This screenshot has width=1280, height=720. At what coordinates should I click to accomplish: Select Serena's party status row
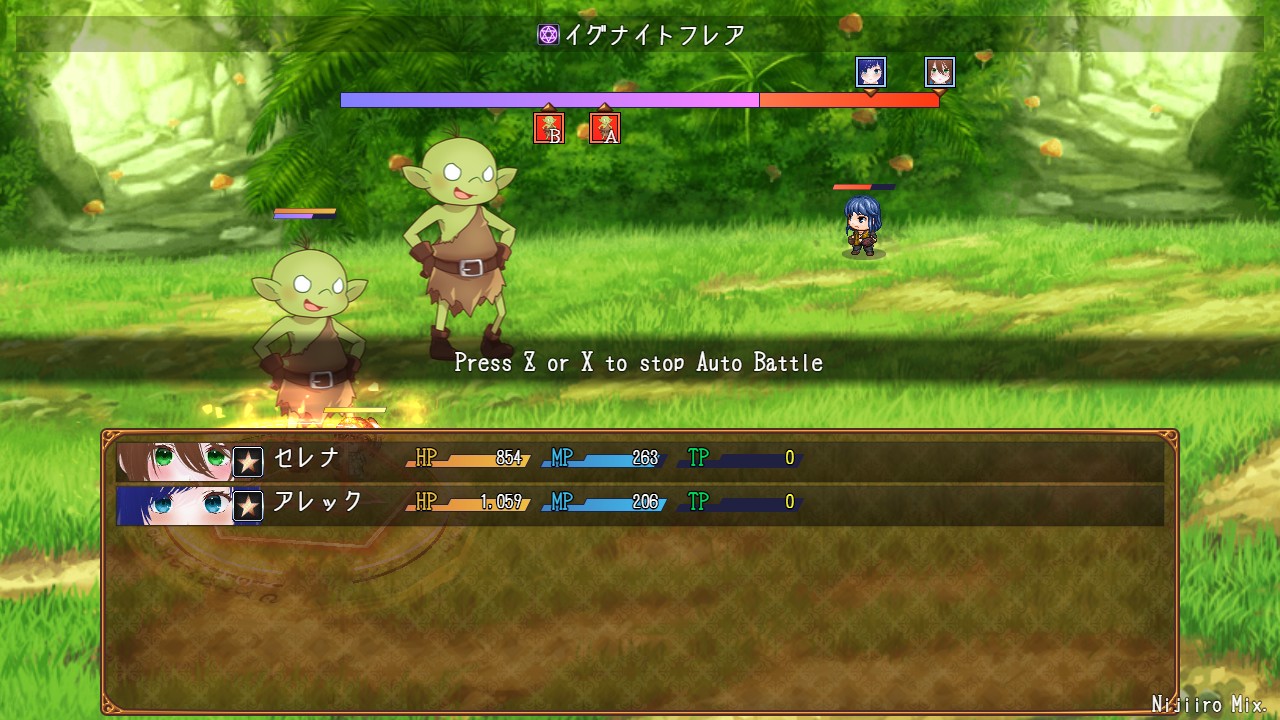point(640,461)
